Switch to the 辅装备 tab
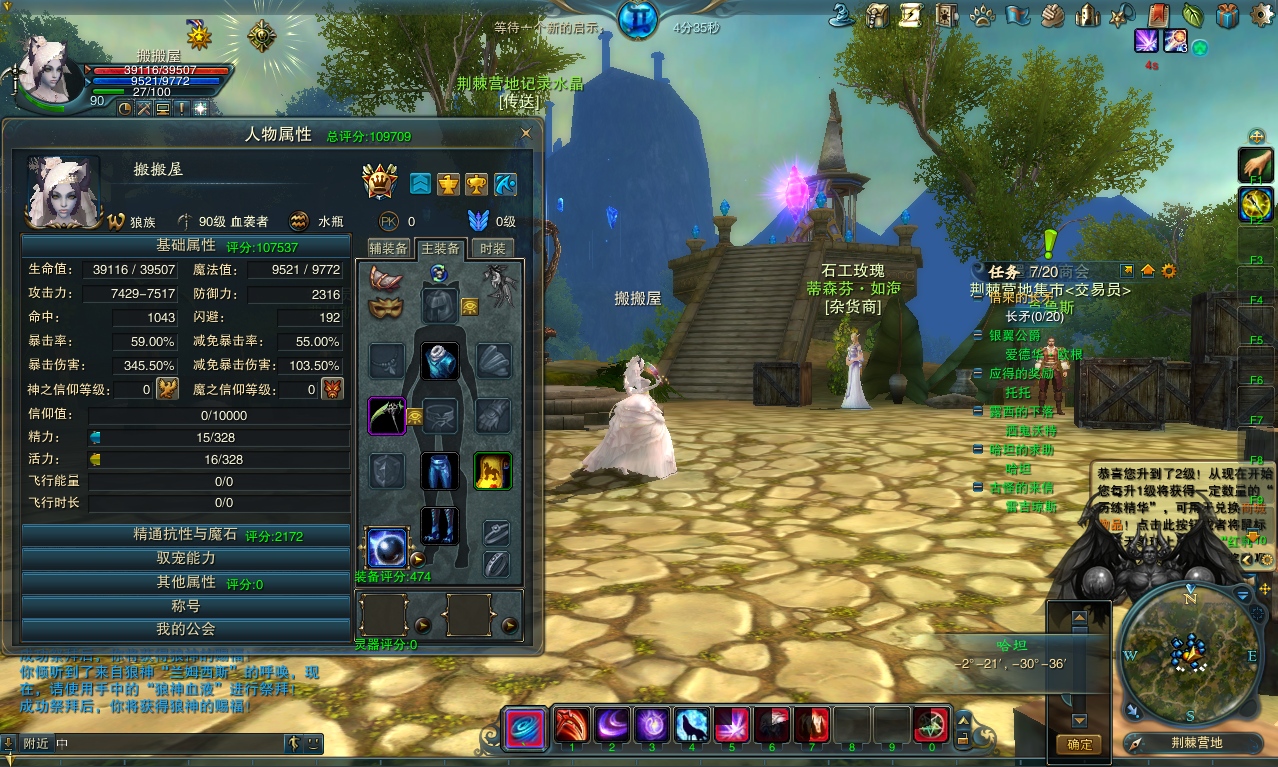This screenshot has height=767, width=1278. click(x=388, y=248)
